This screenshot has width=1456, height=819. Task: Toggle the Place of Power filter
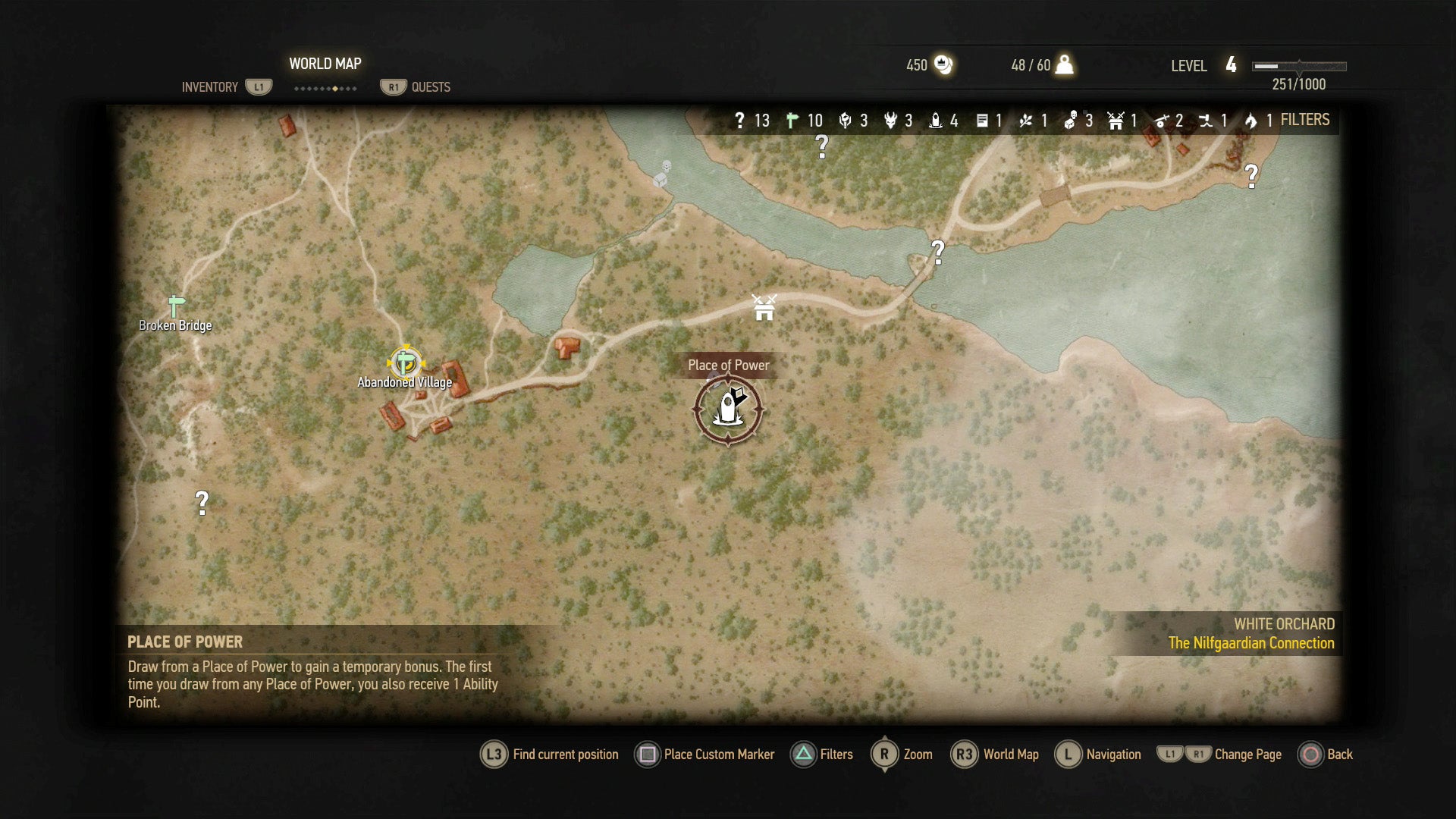click(x=936, y=121)
